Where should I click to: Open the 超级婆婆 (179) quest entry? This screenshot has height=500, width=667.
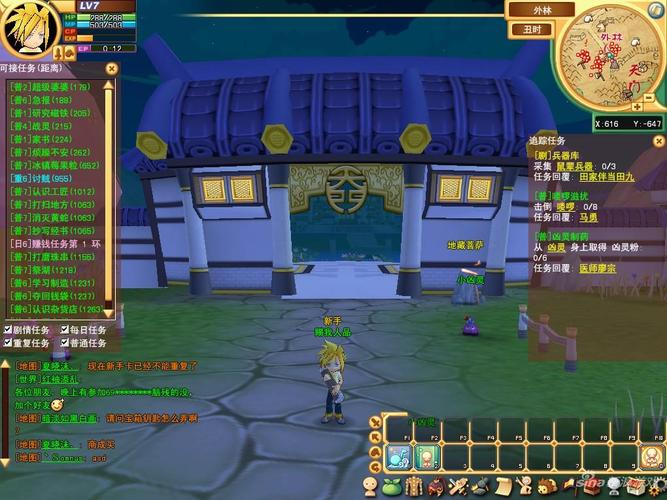pyautogui.click(x=50, y=87)
